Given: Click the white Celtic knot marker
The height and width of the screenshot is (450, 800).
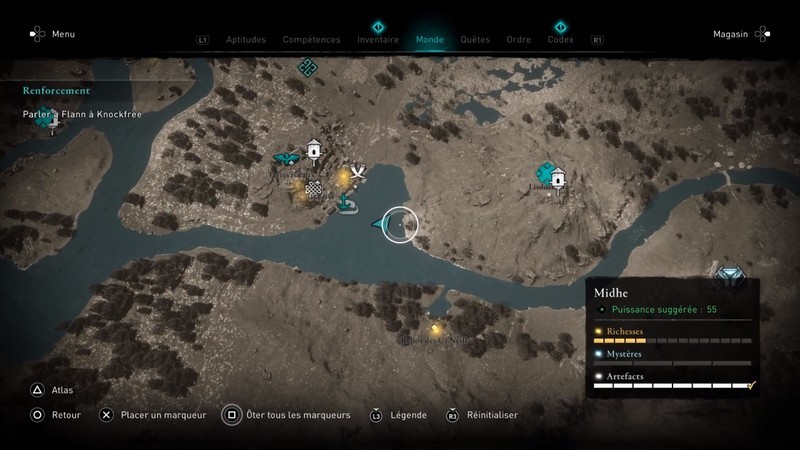Looking at the screenshot, I should pos(314,188).
